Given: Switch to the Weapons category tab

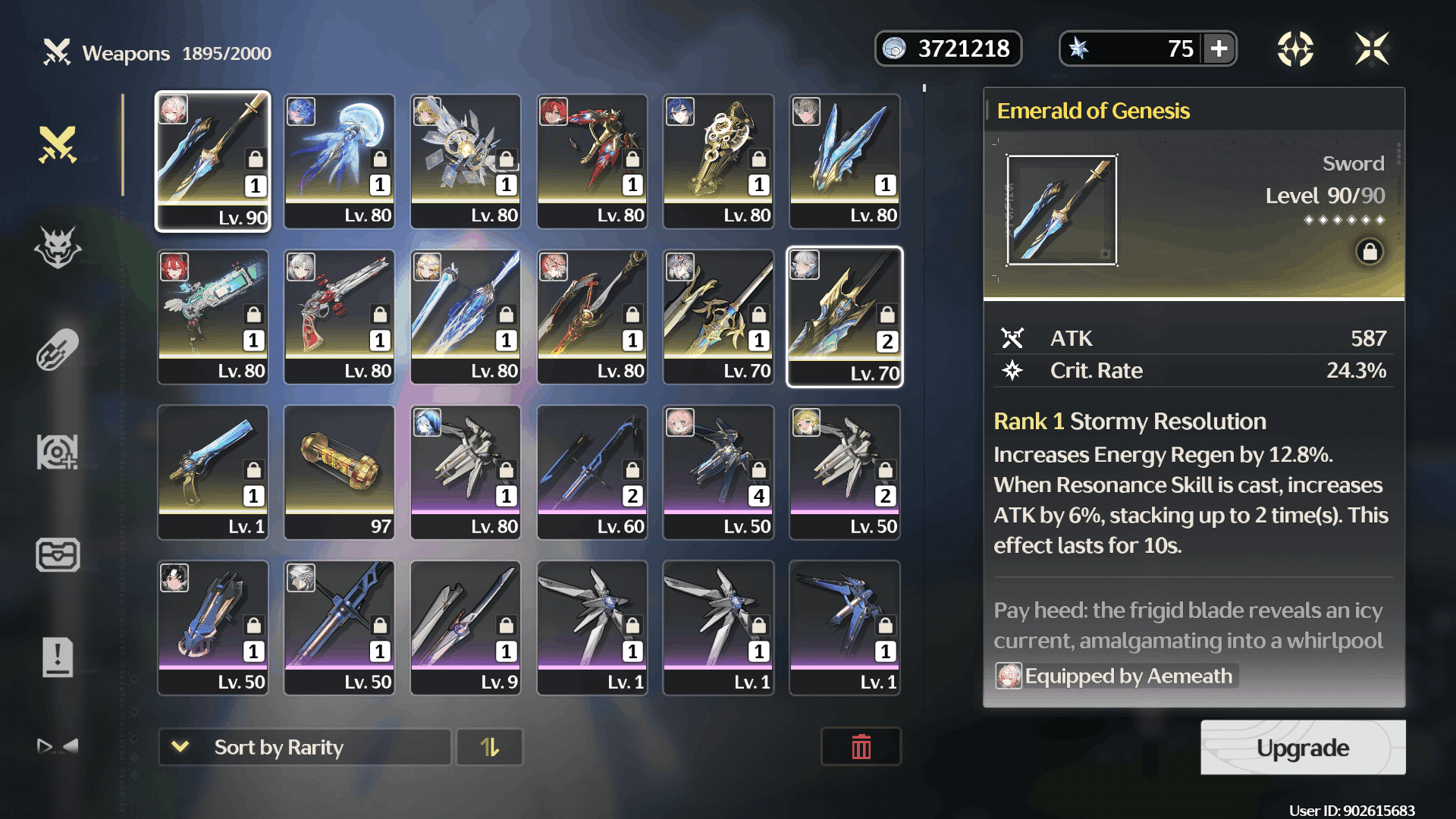Looking at the screenshot, I should click(x=58, y=144).
